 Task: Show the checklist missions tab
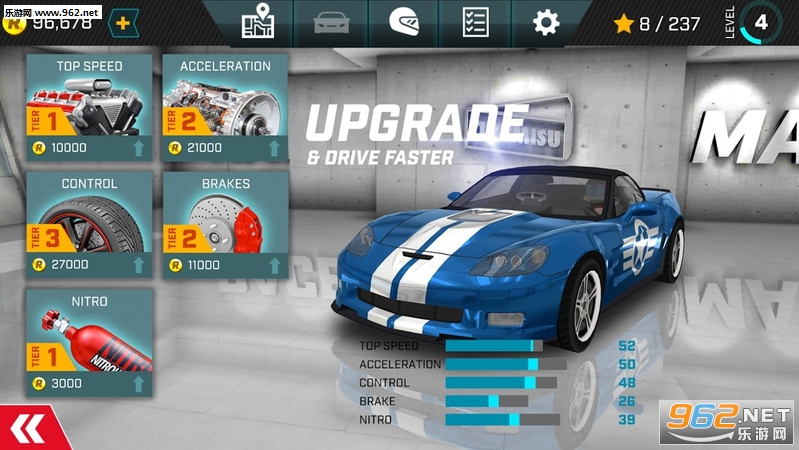point(475,22)
